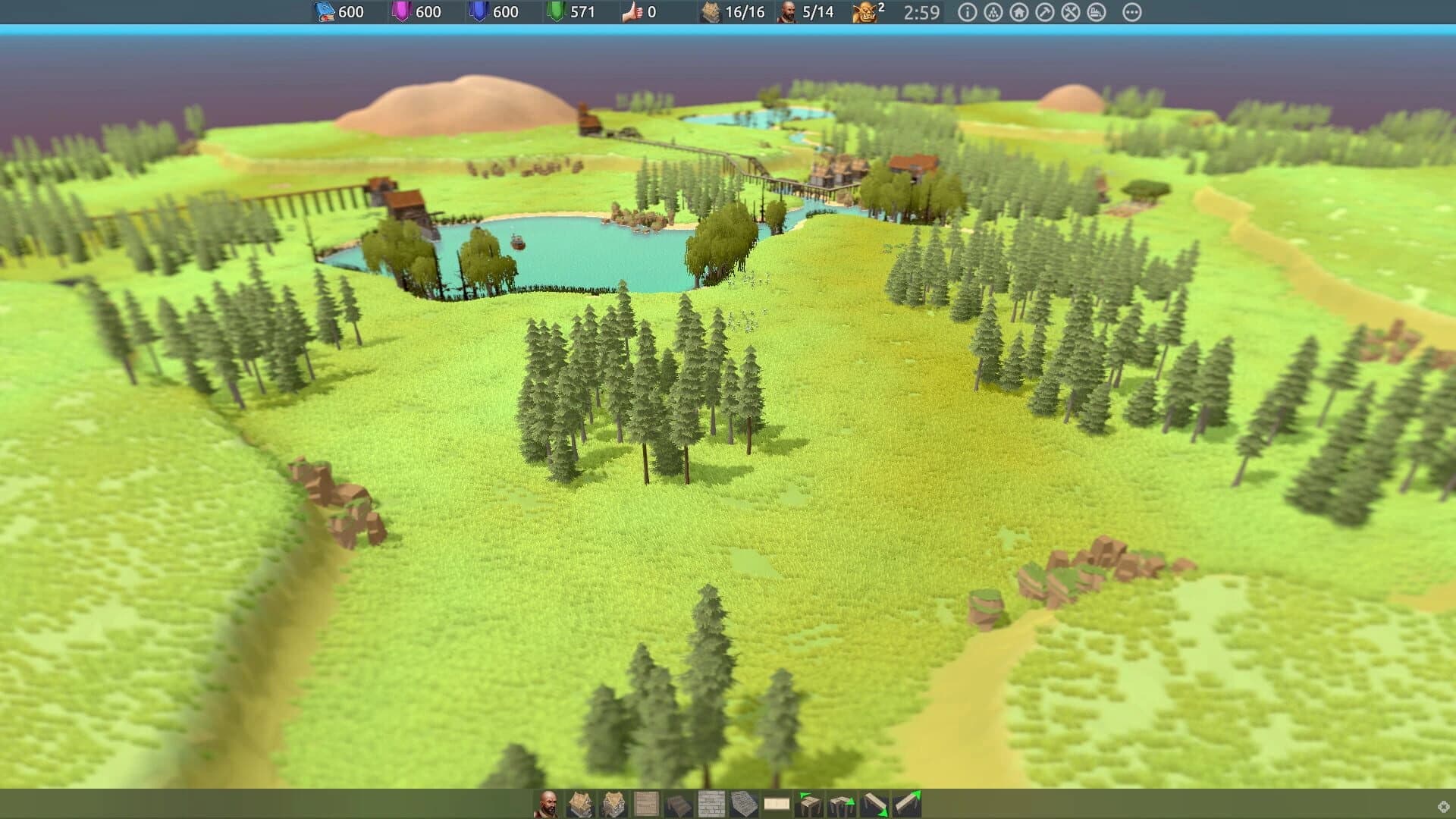Click the wood resource icon showing 600
The image size is (1456, 819).
click(322, 12)
